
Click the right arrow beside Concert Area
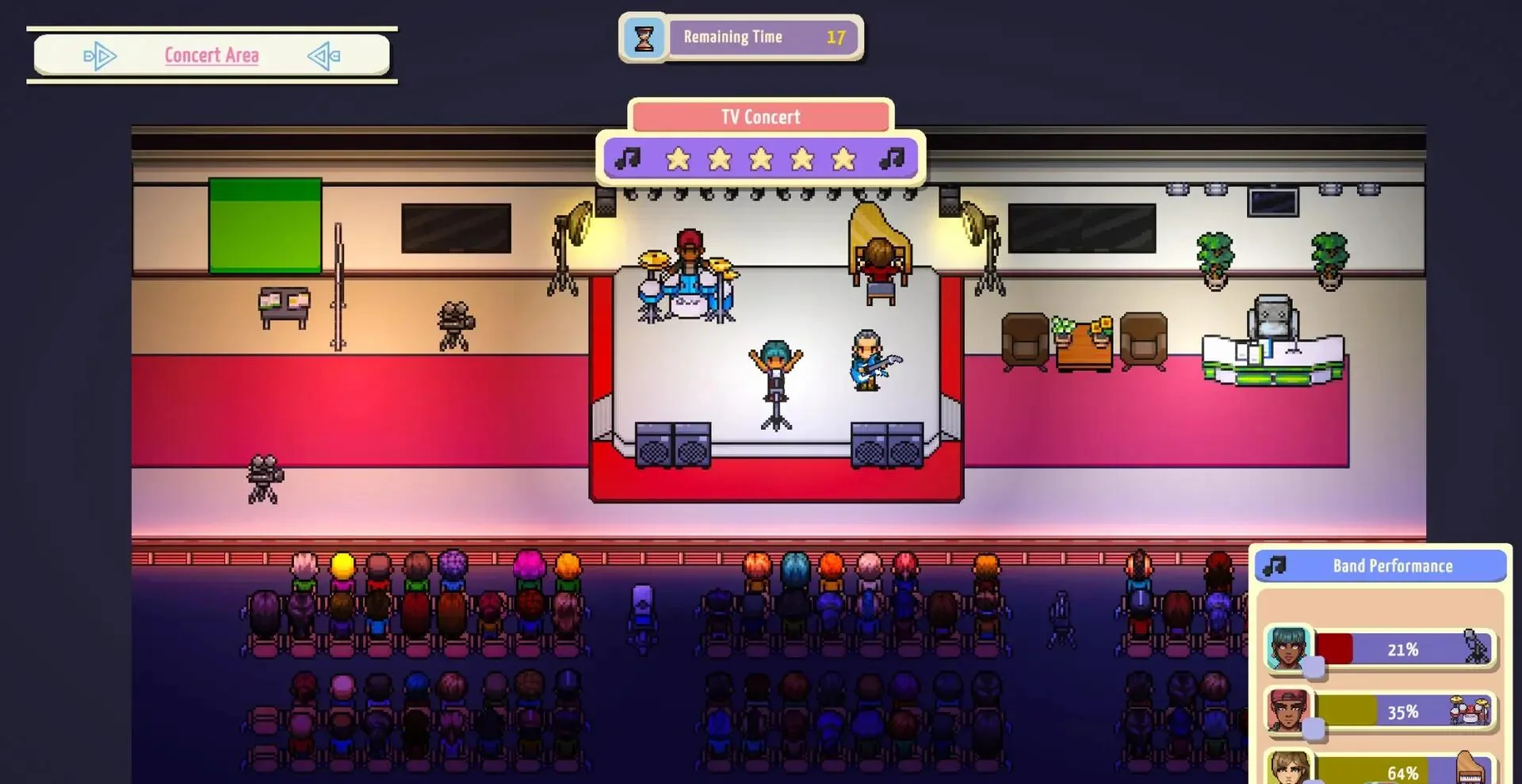pyautogui.click(x=324, y=56)
